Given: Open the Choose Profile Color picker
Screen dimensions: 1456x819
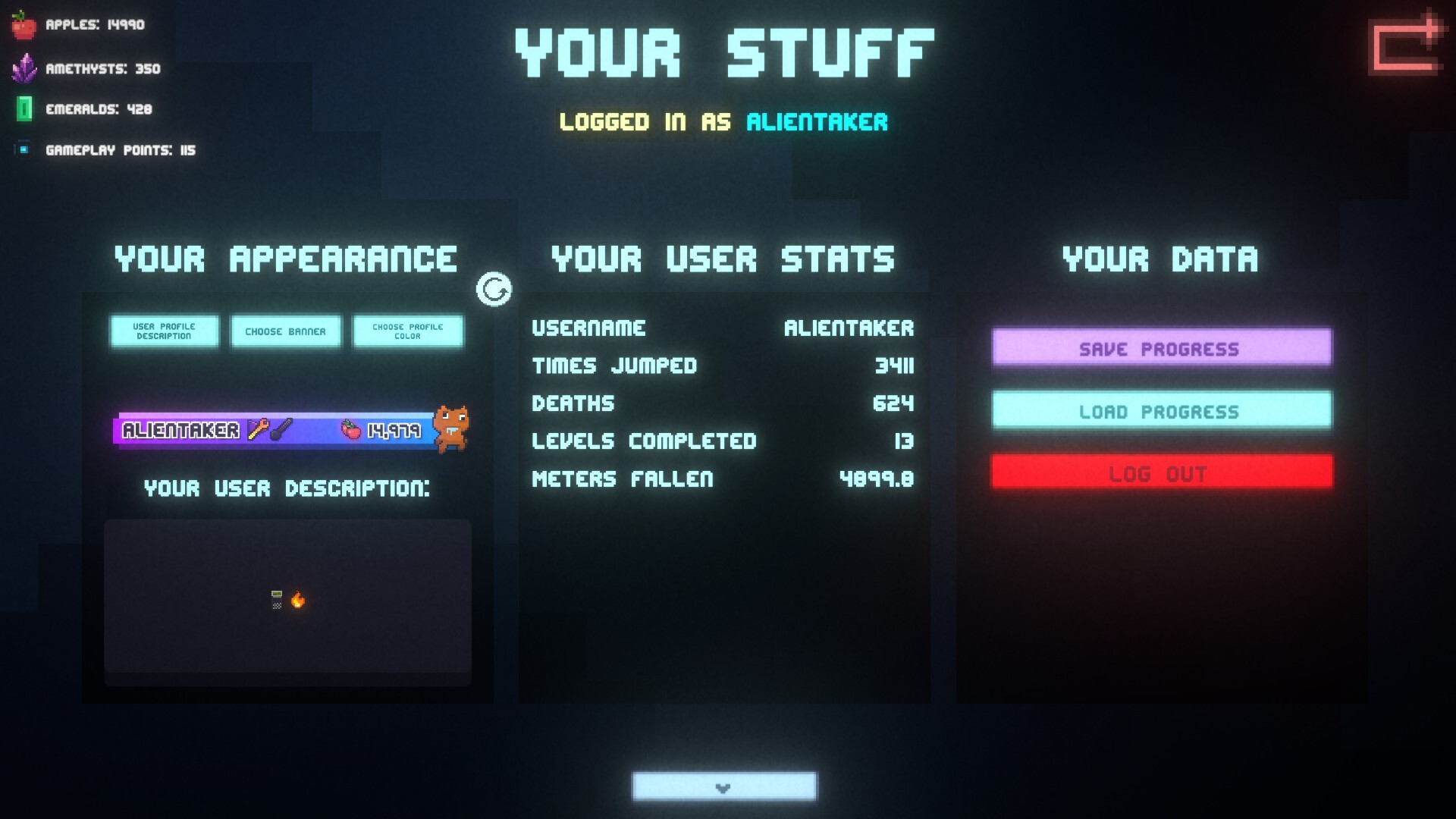Looking at the screenshot, I should [x=407, y=331].
